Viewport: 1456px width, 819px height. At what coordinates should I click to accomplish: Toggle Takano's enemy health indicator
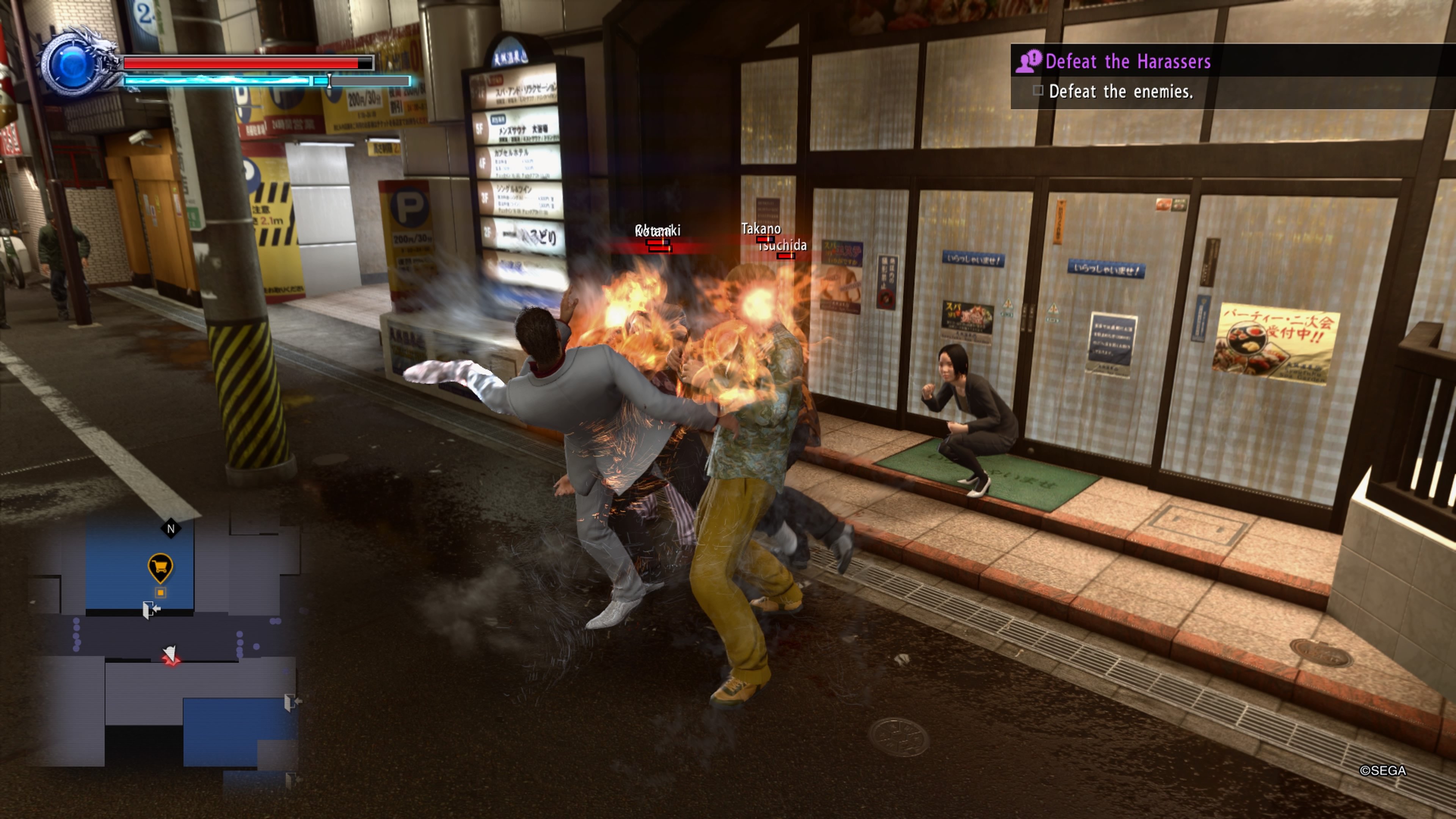(x=765, y=240)
